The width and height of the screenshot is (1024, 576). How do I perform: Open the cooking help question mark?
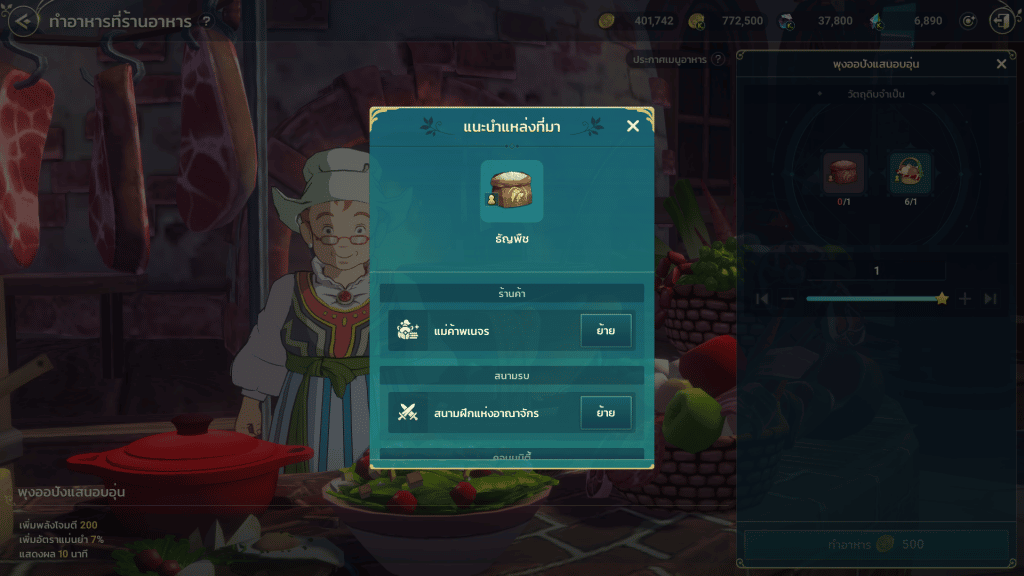pyautogui.click(x=206, y=21)
